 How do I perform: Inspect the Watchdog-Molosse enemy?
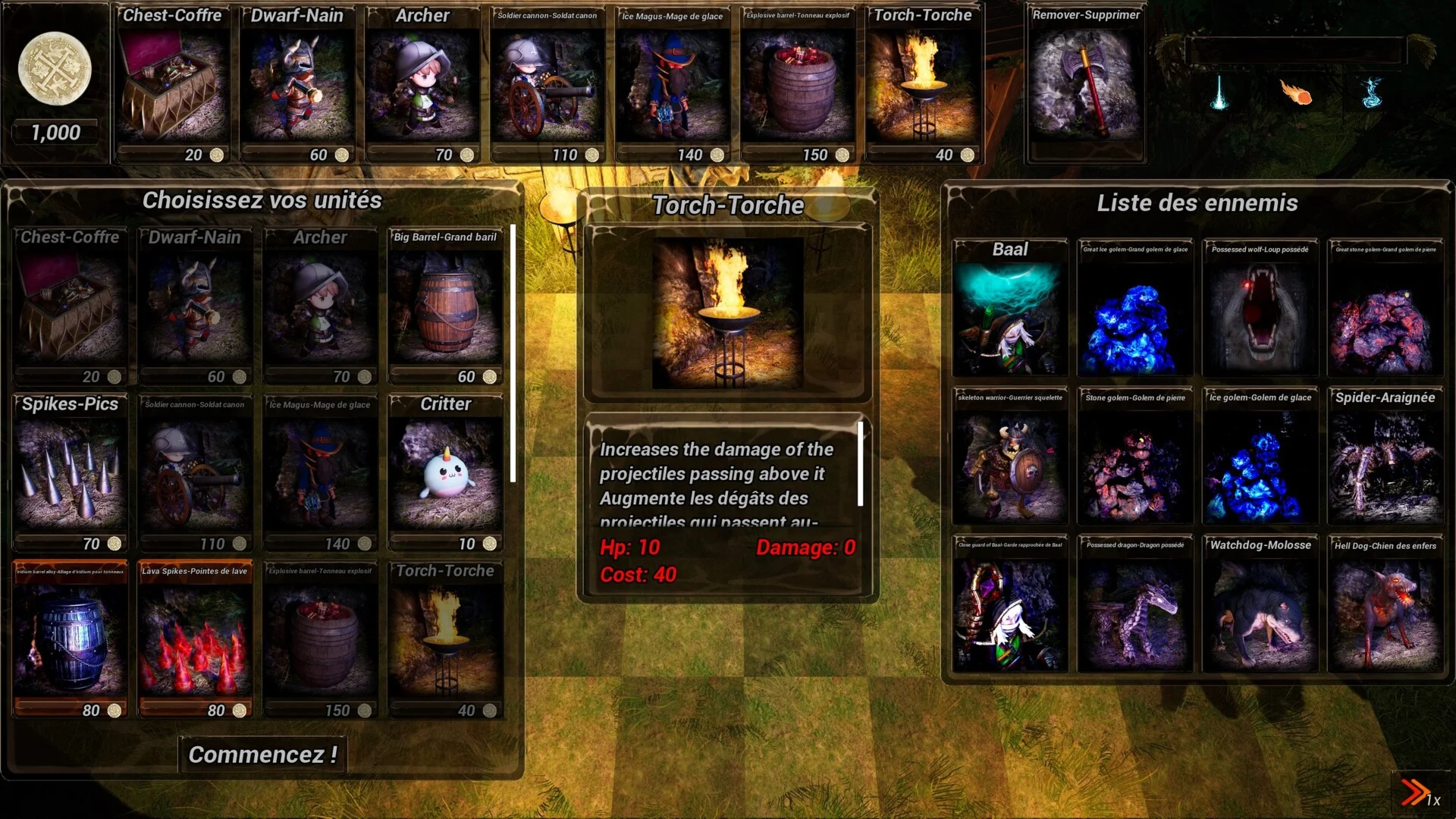pyautogui.click(x=1260, y=605)
